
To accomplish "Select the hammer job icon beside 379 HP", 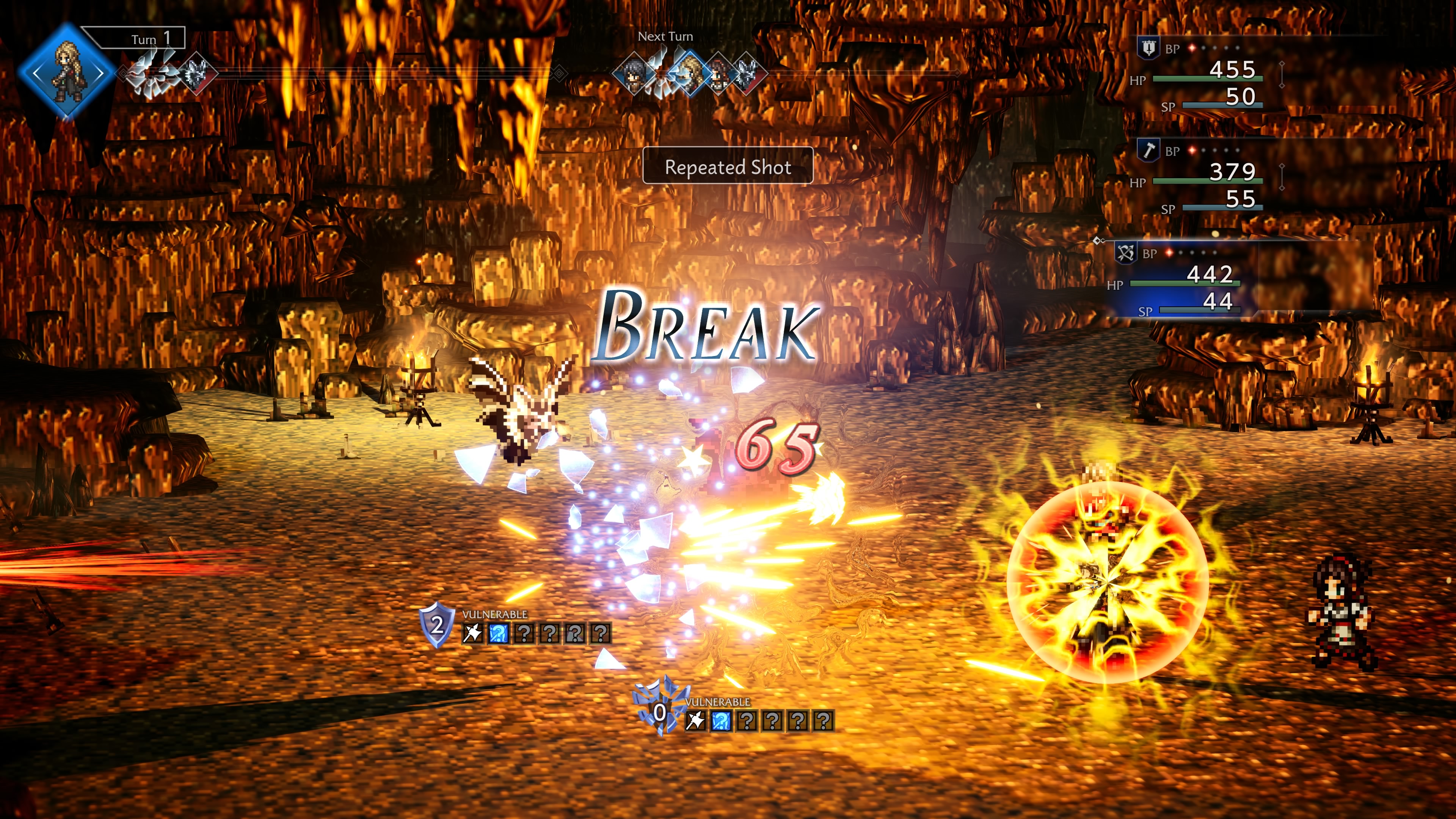I will (x=1148, y=151).
